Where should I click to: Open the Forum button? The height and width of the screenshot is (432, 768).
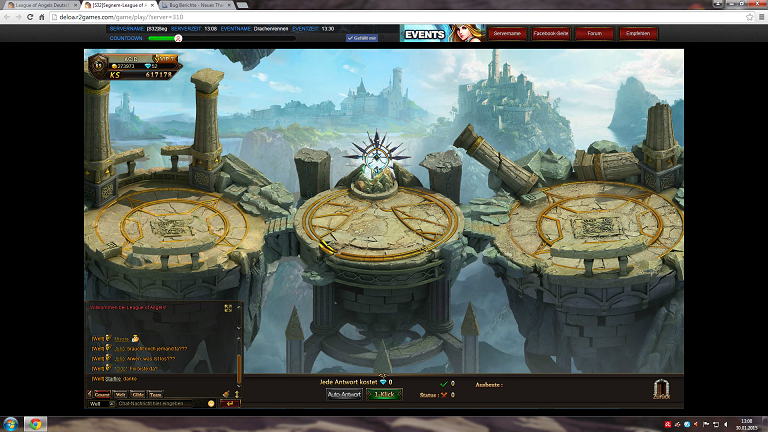pos(595,33)
